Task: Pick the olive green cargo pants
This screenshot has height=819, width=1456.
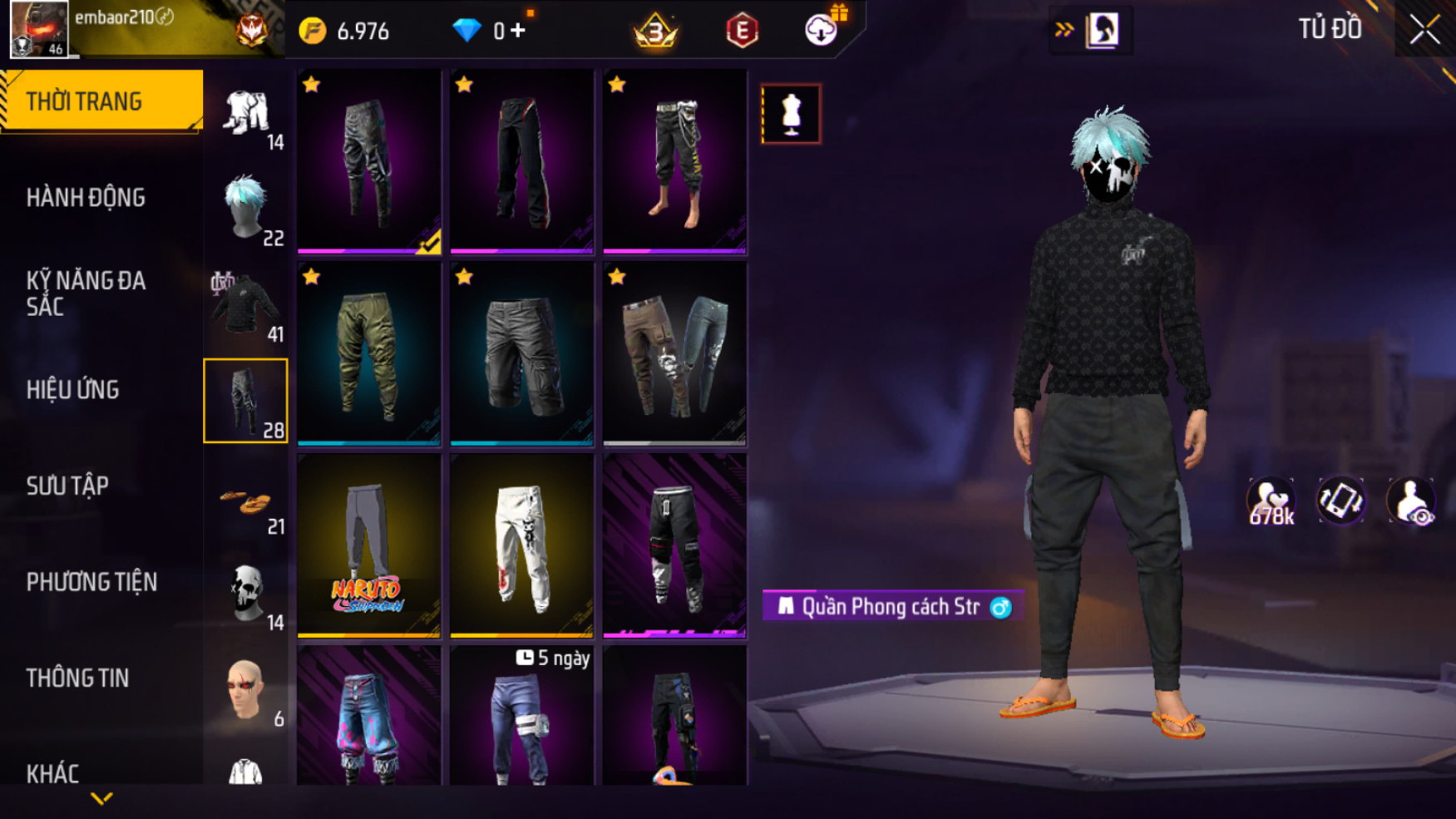Action: (368, 353)
